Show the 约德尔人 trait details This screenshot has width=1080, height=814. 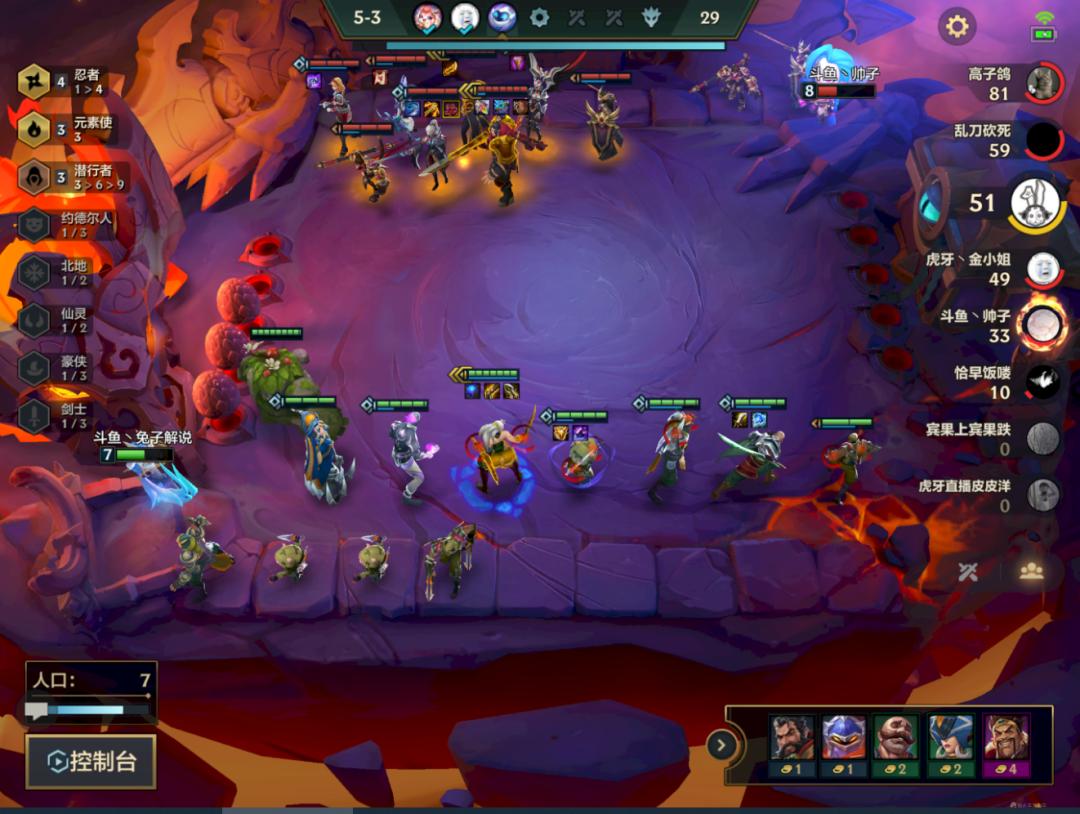35,224
